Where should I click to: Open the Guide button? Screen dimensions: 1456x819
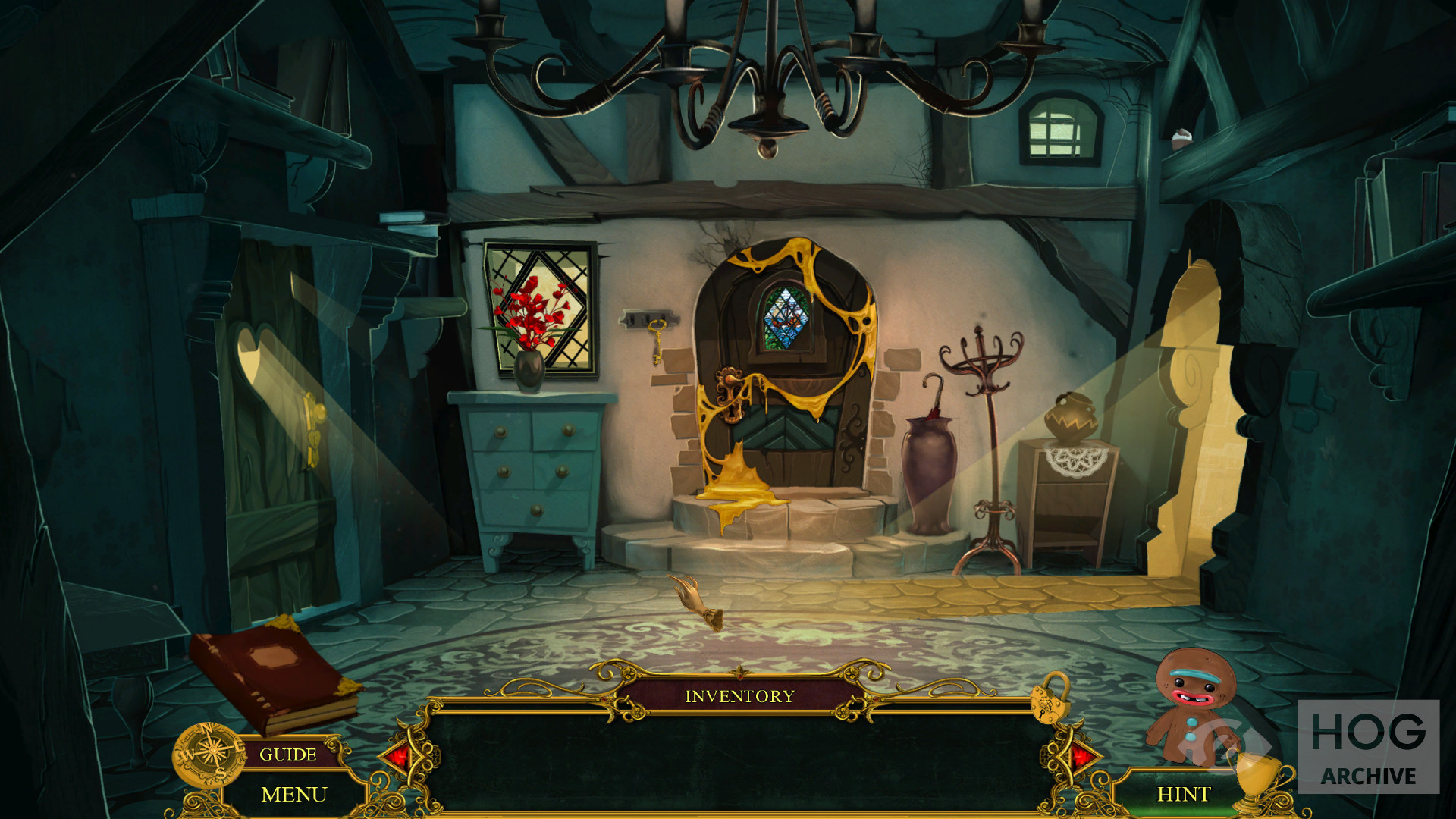pos(288,755)
